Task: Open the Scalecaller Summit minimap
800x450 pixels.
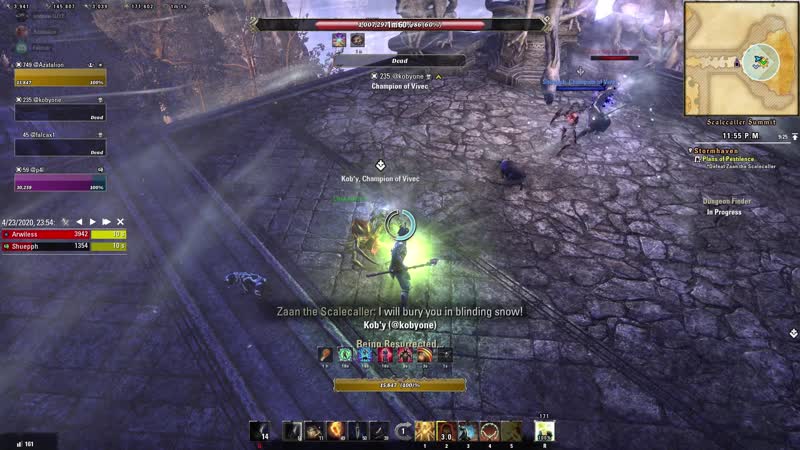Action: [x=741, y=57]
